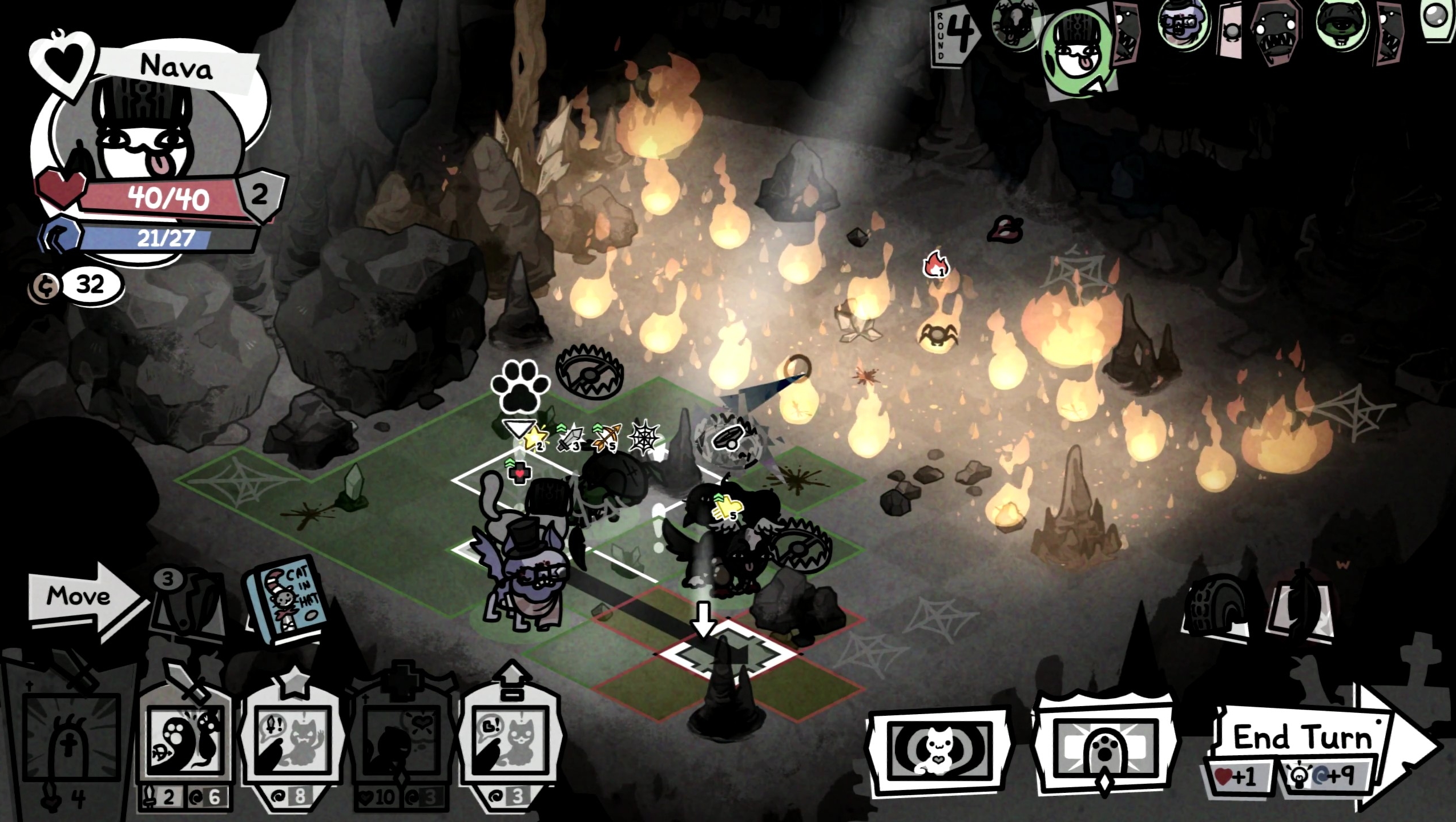Activate the ghost paw sword ability

[x=185, y=742]
